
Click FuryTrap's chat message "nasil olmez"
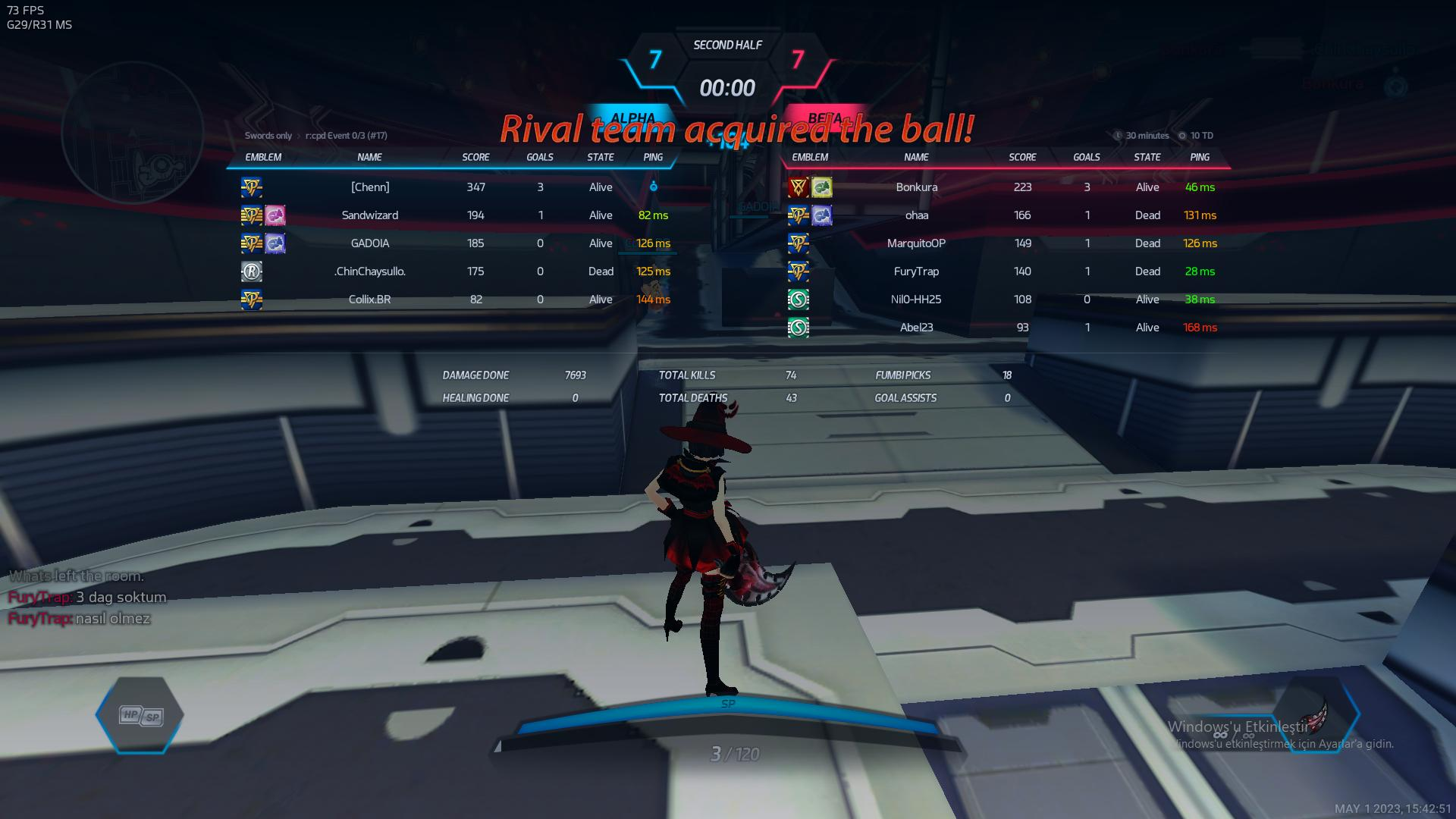tap(112, 619)
